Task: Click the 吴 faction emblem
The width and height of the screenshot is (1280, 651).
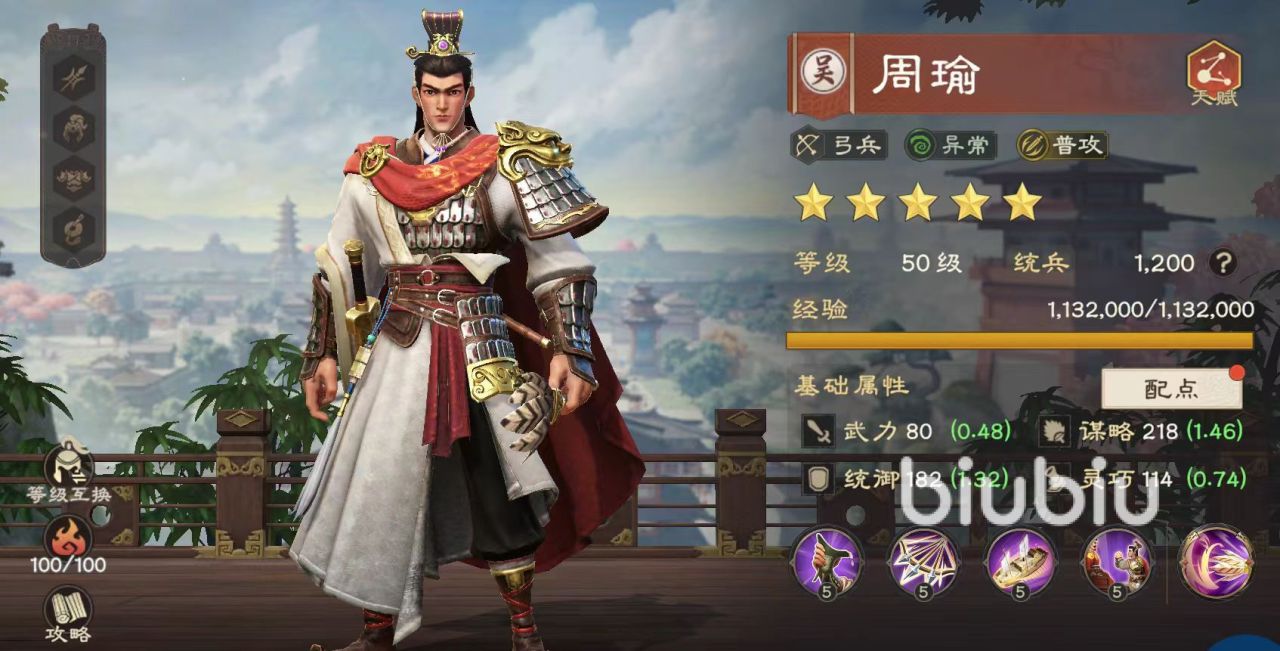Action: point(823,72)
